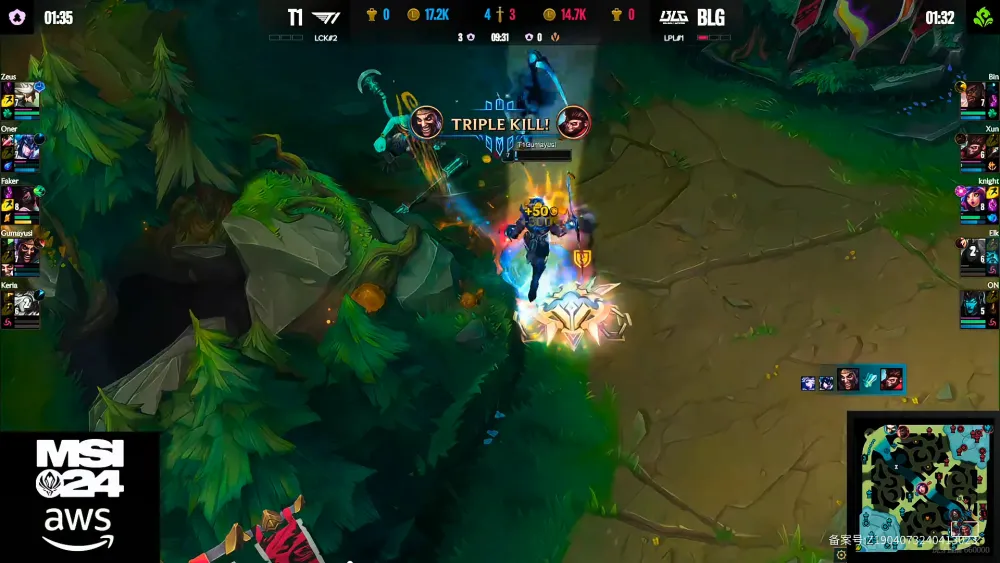Select Bin's champion portrait

(x=973, y=95)
